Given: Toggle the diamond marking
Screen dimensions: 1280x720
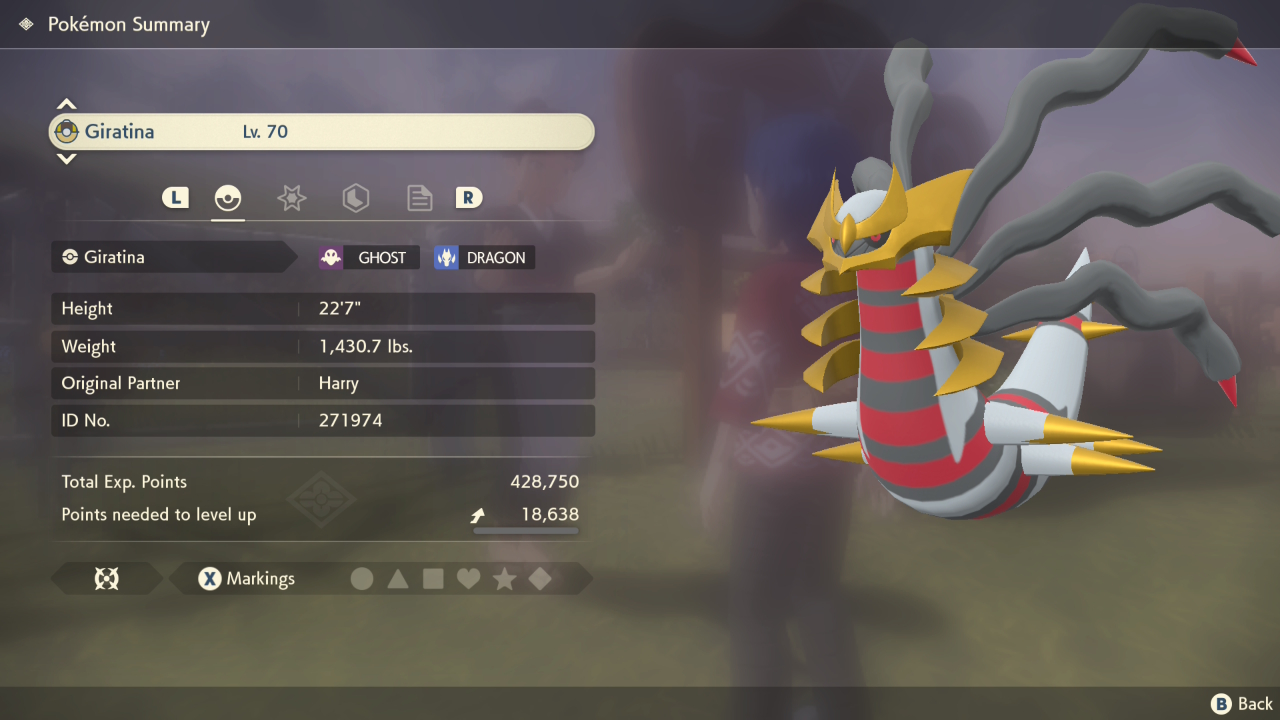Looking at the screenshot, I should pyautogui.click(x=540, y=578).
